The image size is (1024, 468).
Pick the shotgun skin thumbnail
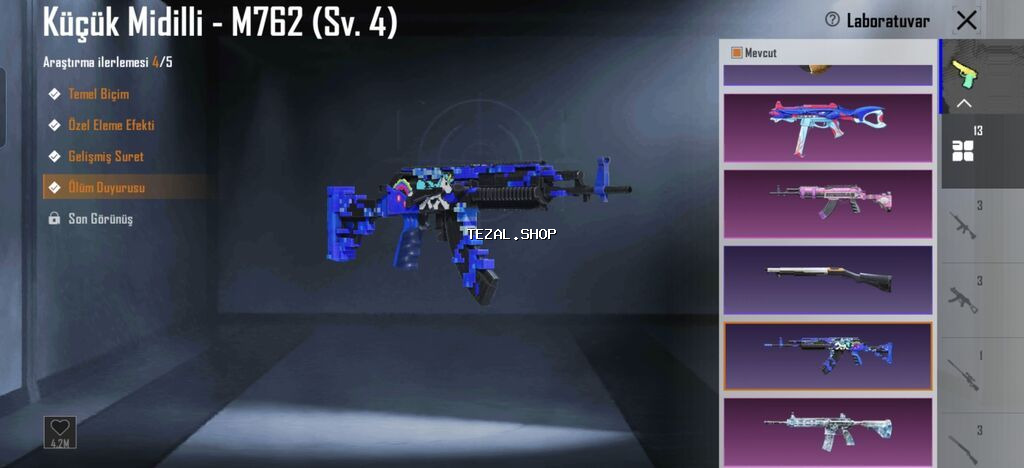[x=827, y=280]
